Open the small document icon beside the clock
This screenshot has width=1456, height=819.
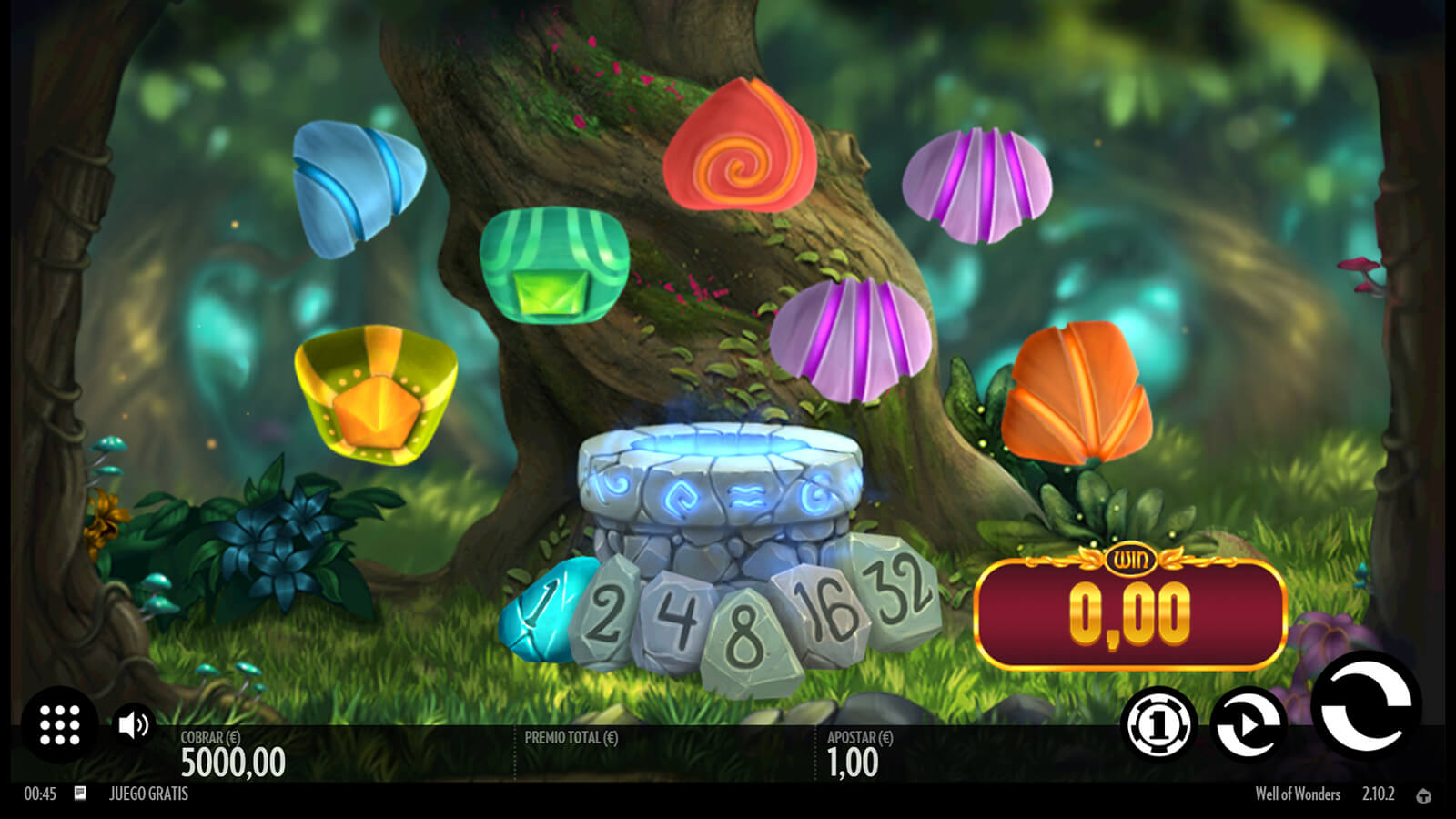80,794
